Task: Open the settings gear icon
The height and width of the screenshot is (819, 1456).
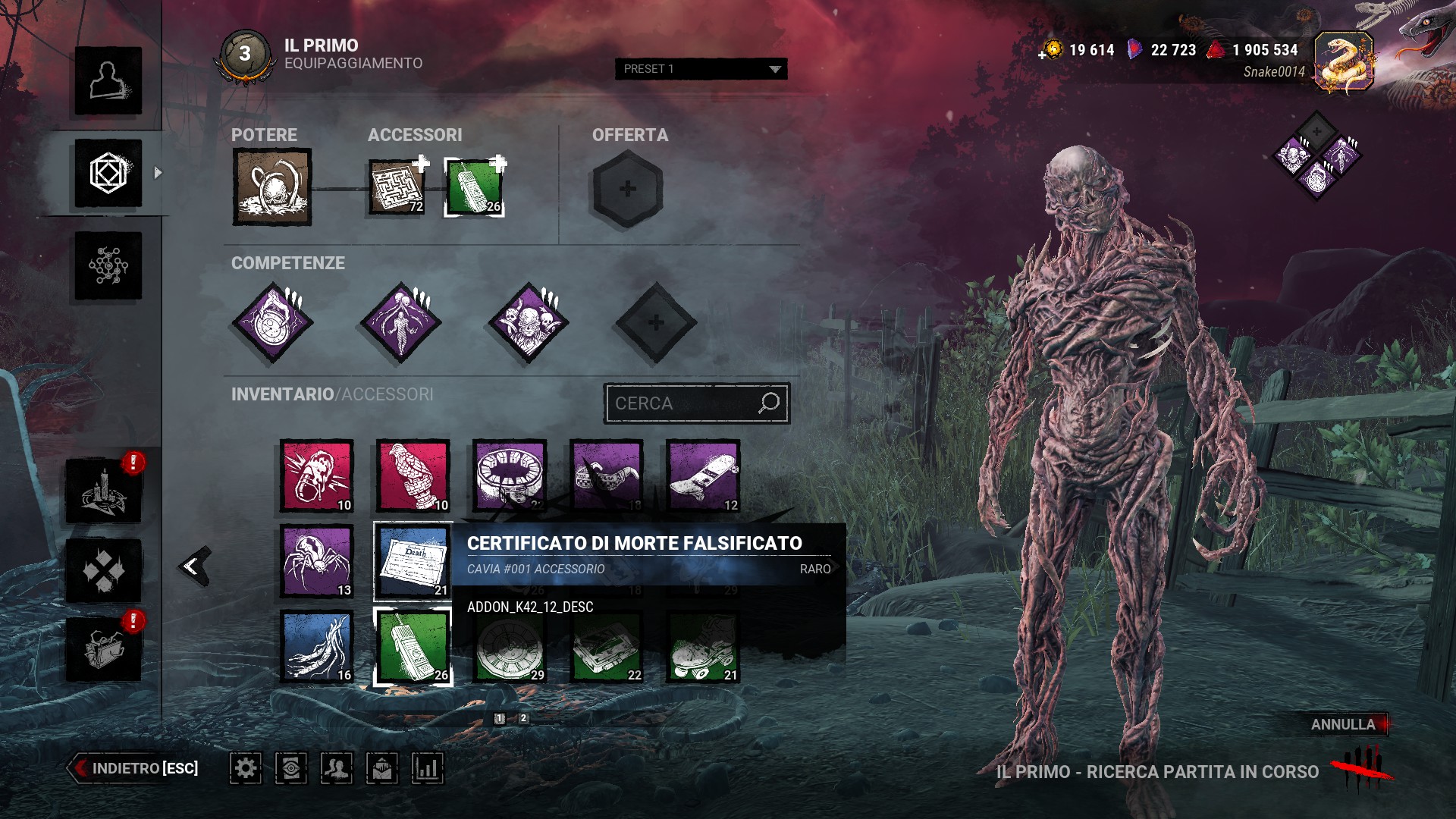Action: tap(246, 768)
